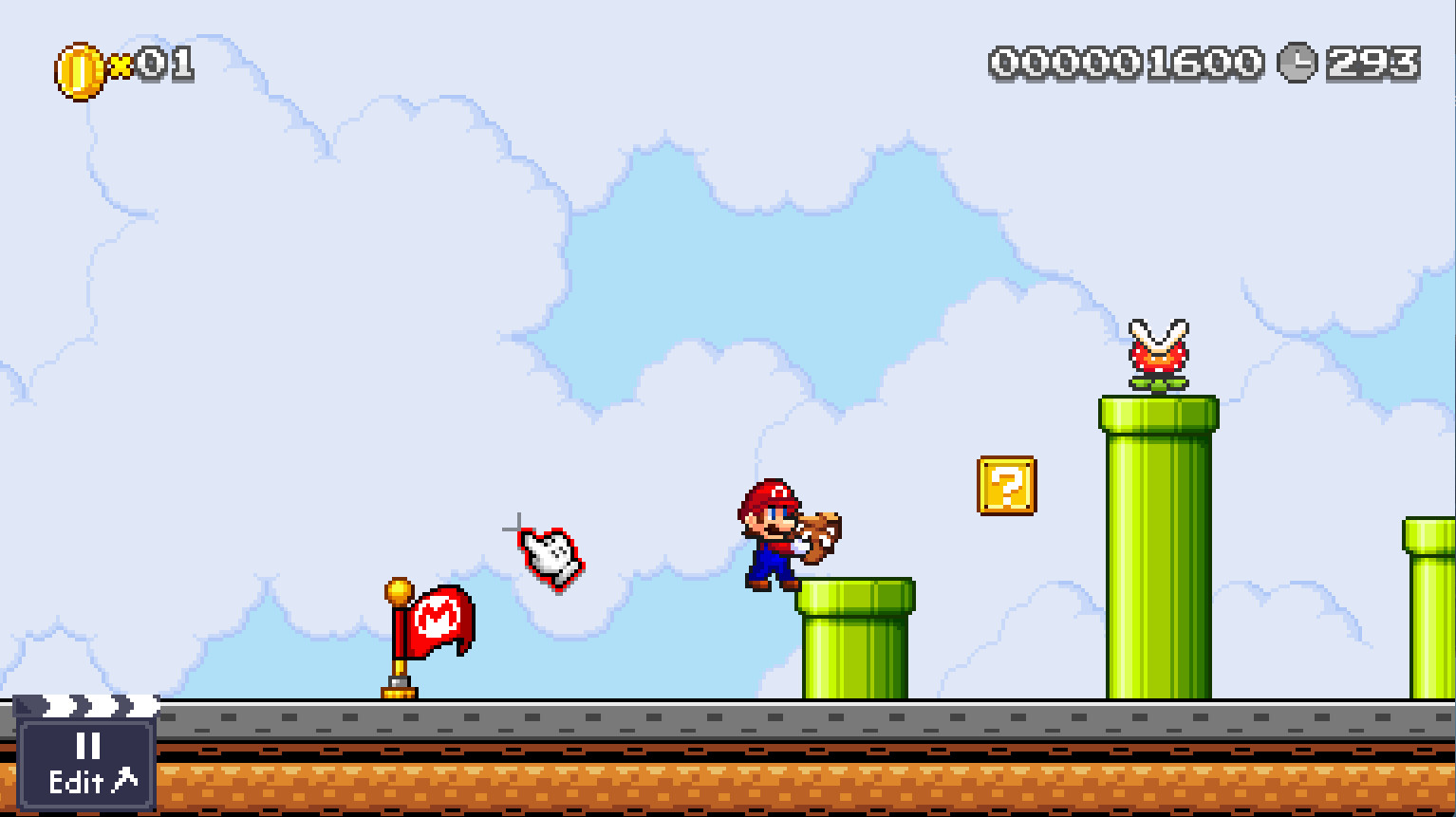Select the question mark block
Viewport: 1456px width, 817px height.
[1006, 486]
